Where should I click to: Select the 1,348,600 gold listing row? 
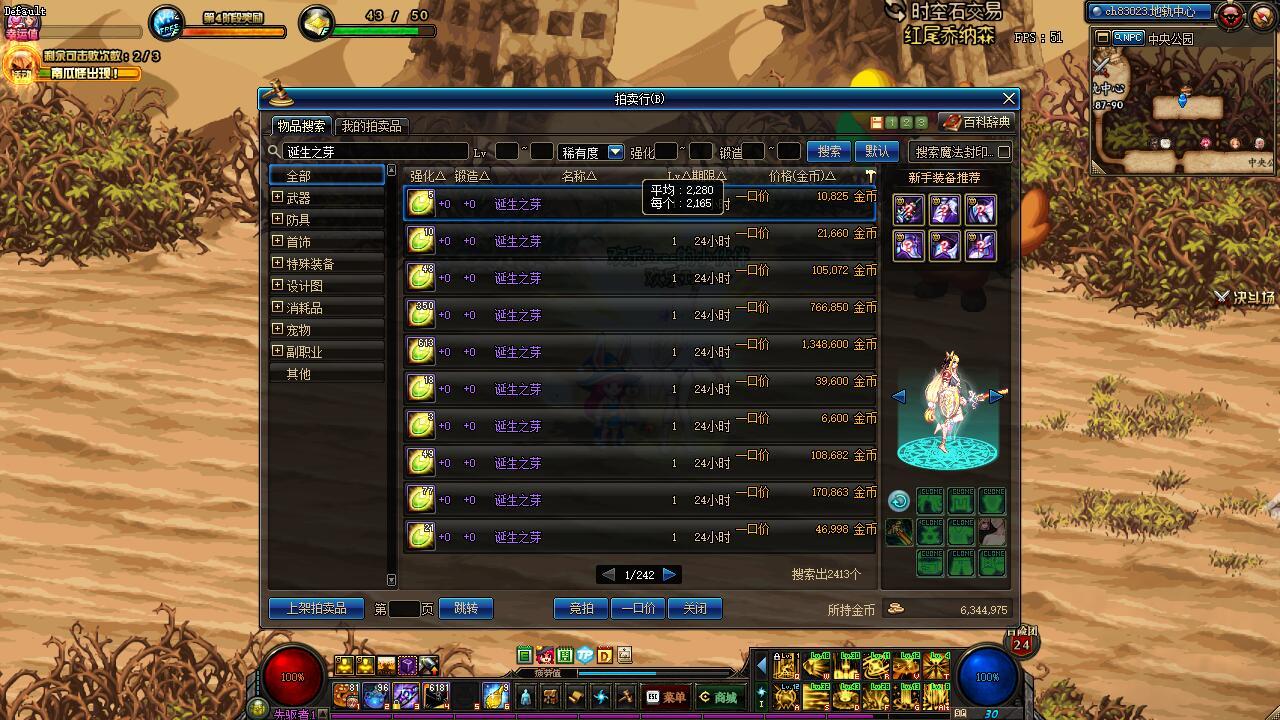tap(640, 352)
